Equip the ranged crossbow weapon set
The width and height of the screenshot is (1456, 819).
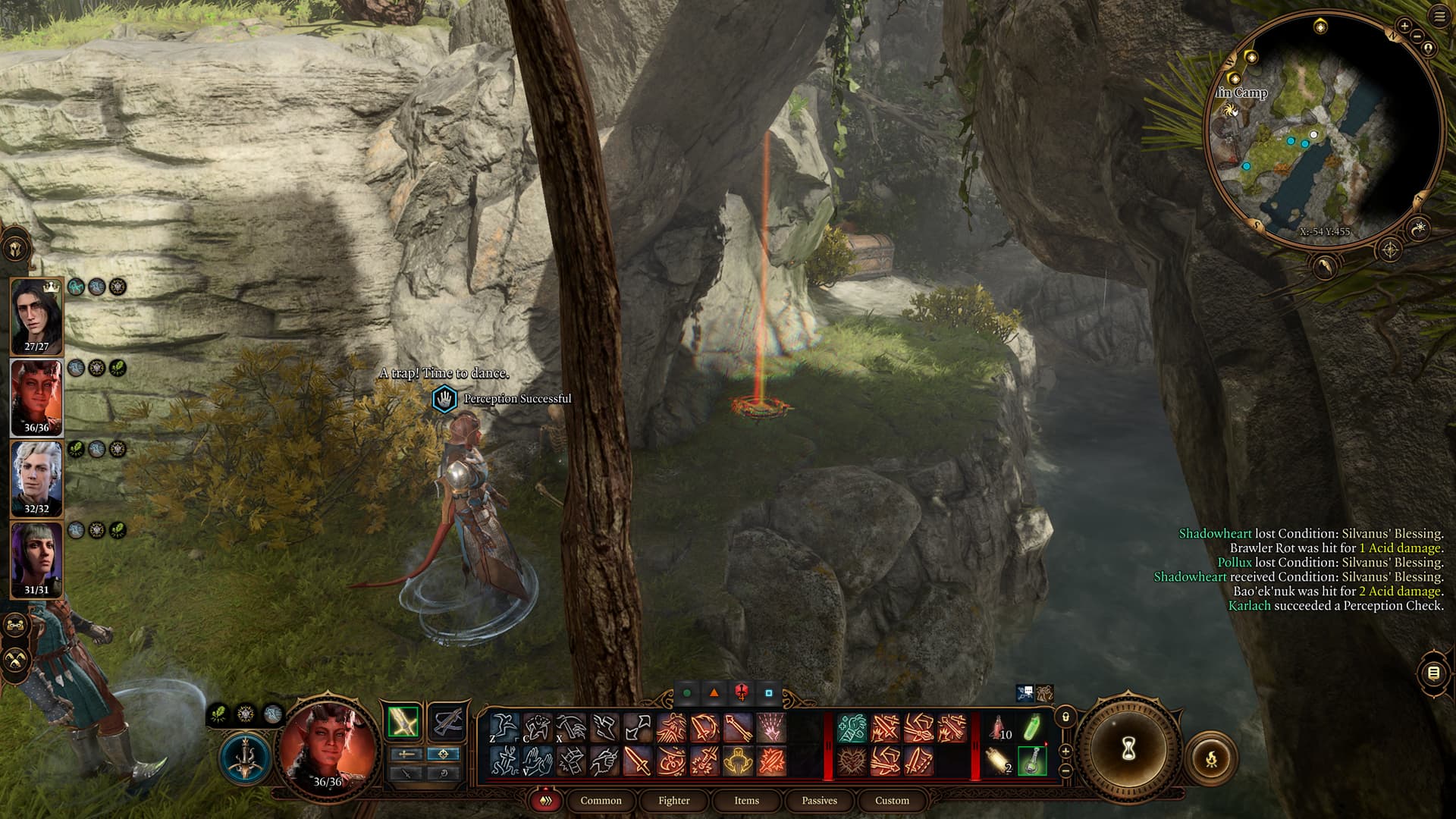pos(447,720)
